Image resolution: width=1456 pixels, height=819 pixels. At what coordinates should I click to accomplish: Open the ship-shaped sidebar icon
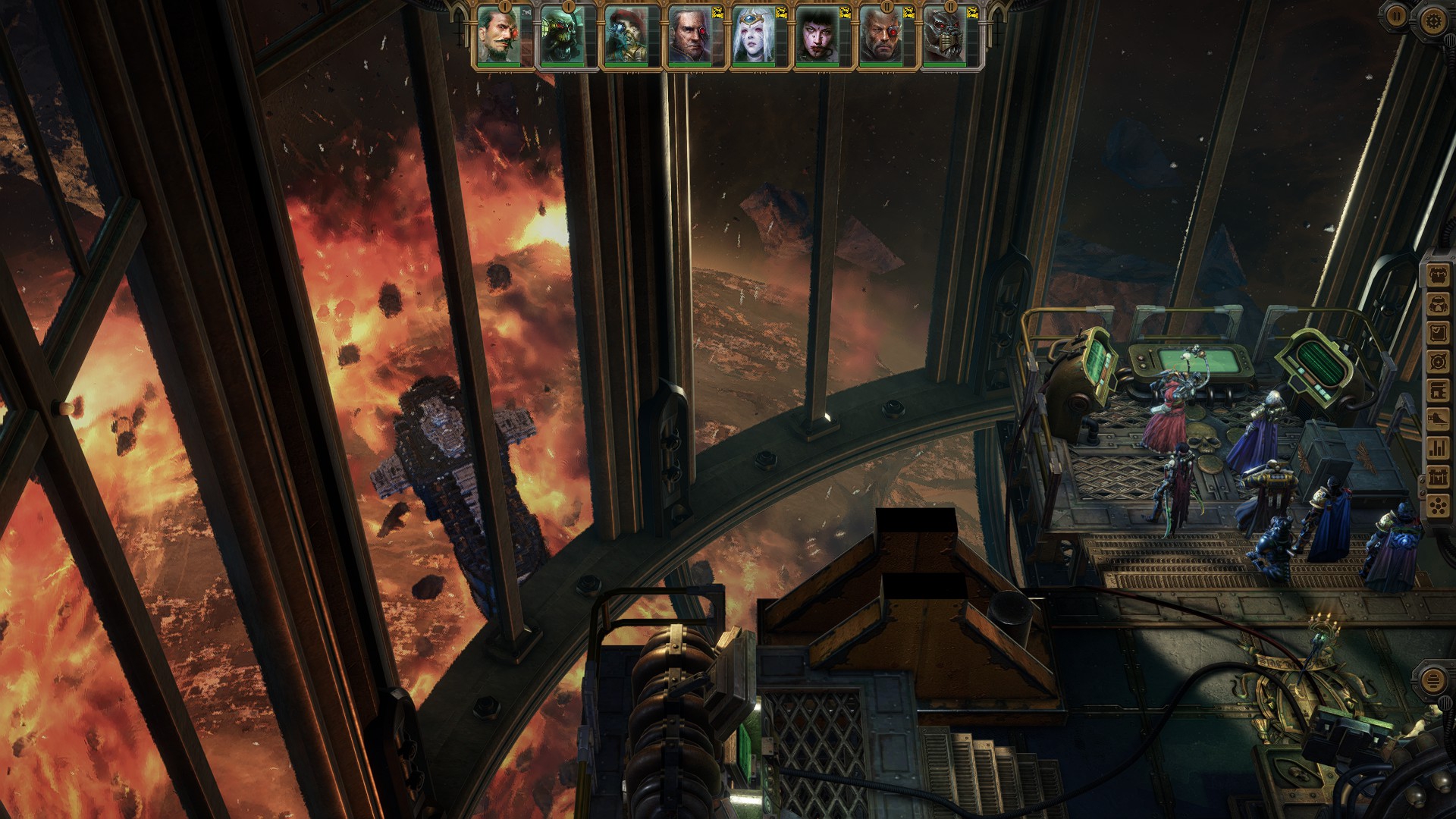(1437, 419)
